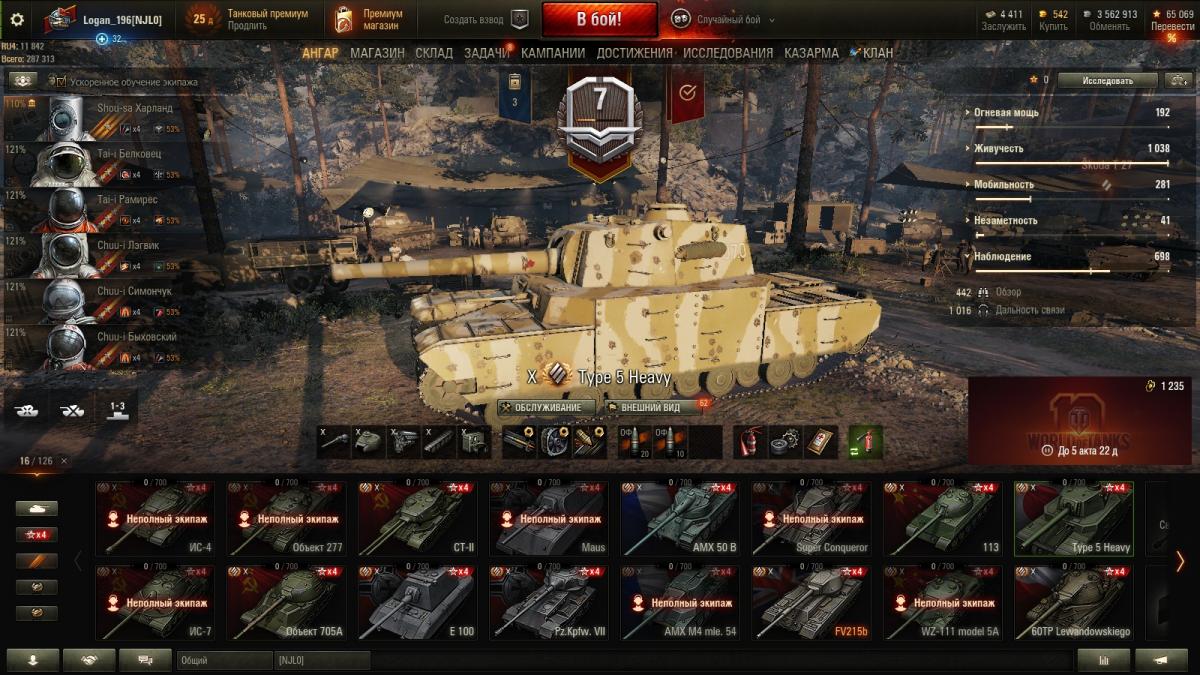This screenshot has height=675, width=1200.
Task: Switch to the СКЛАД tab
Action: pyautogui.click(x=434, y=53)
